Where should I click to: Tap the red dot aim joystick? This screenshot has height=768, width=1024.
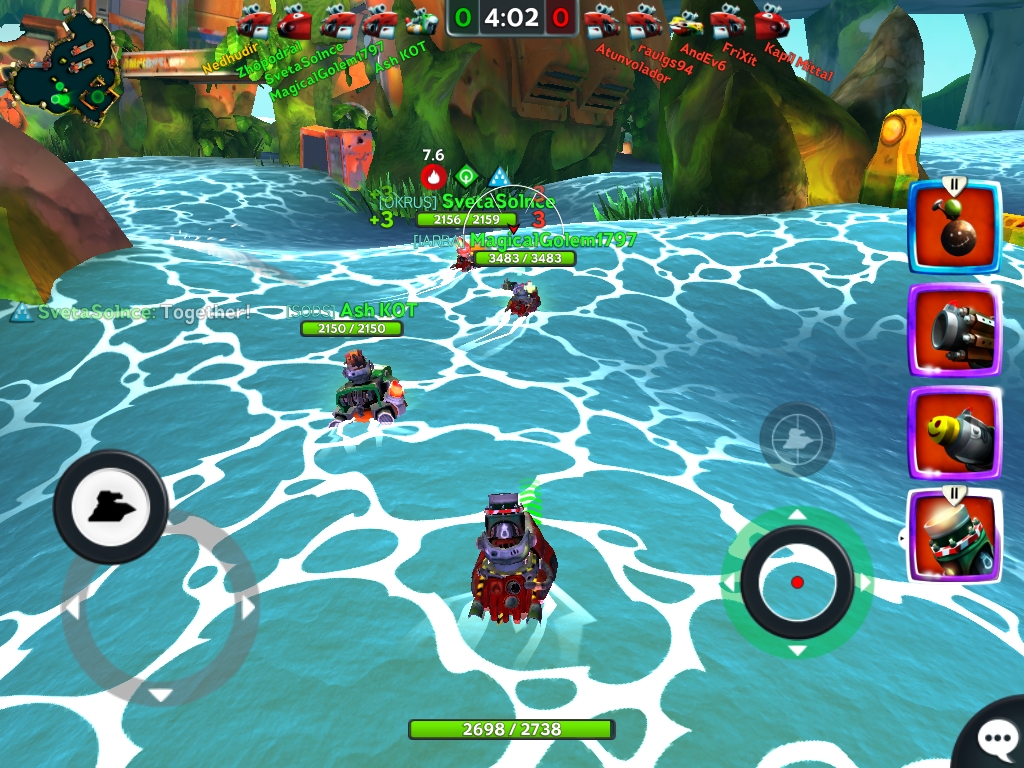(797, 582)
